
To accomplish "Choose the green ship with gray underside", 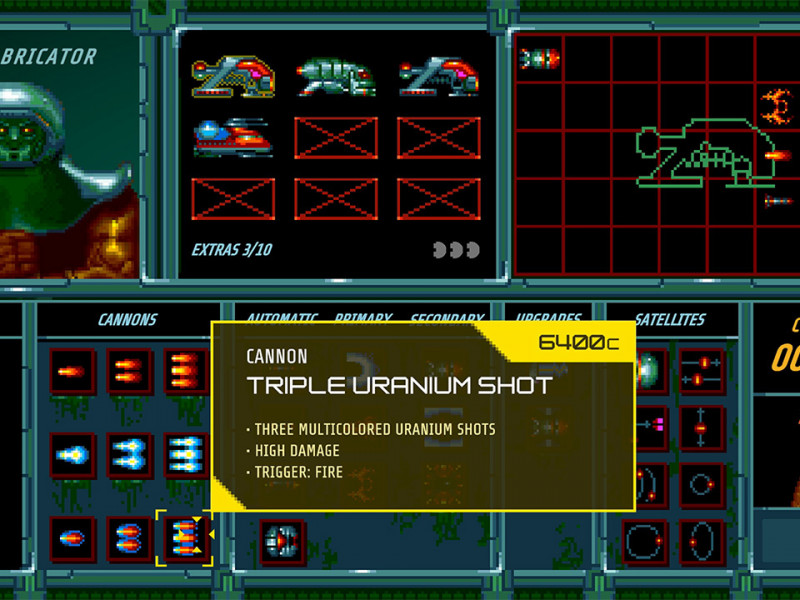I will [336, 74].
